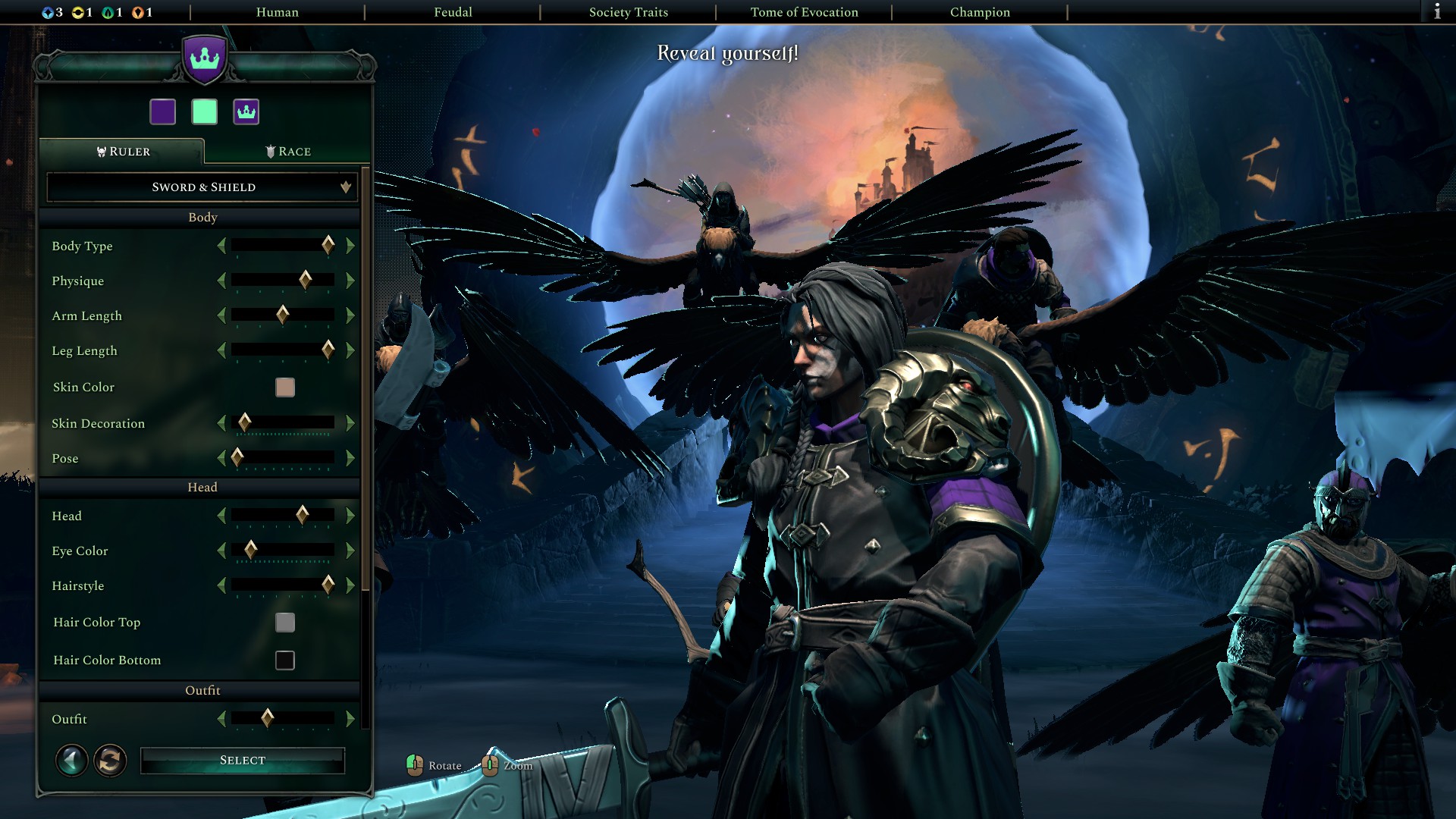1456x819 pixels.
Task: Click the right arrow to change Hairstyle
Action: coord(350,585)
